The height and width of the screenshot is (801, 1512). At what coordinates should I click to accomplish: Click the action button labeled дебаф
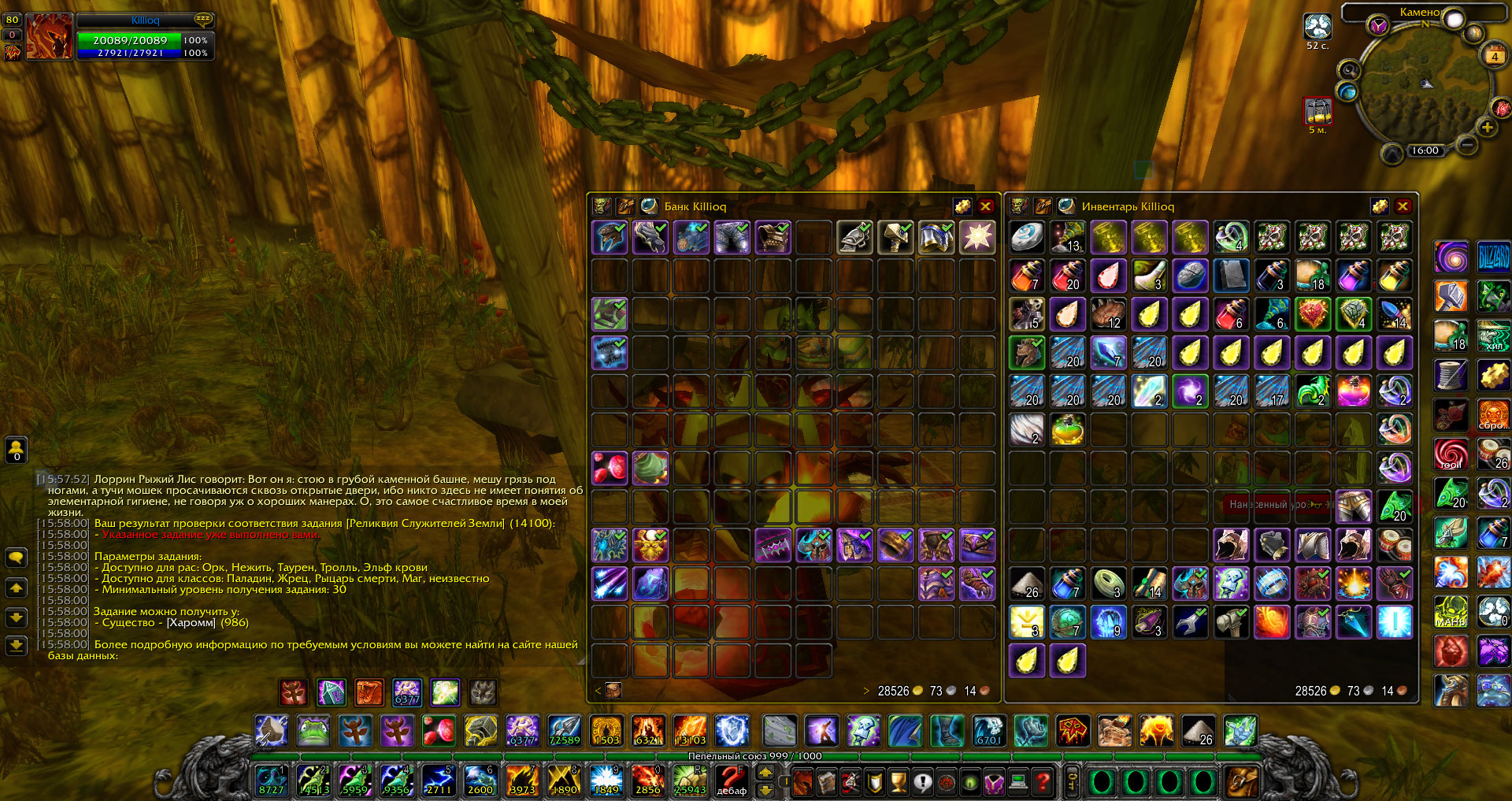pyautogui.click(x=731, y=781)
